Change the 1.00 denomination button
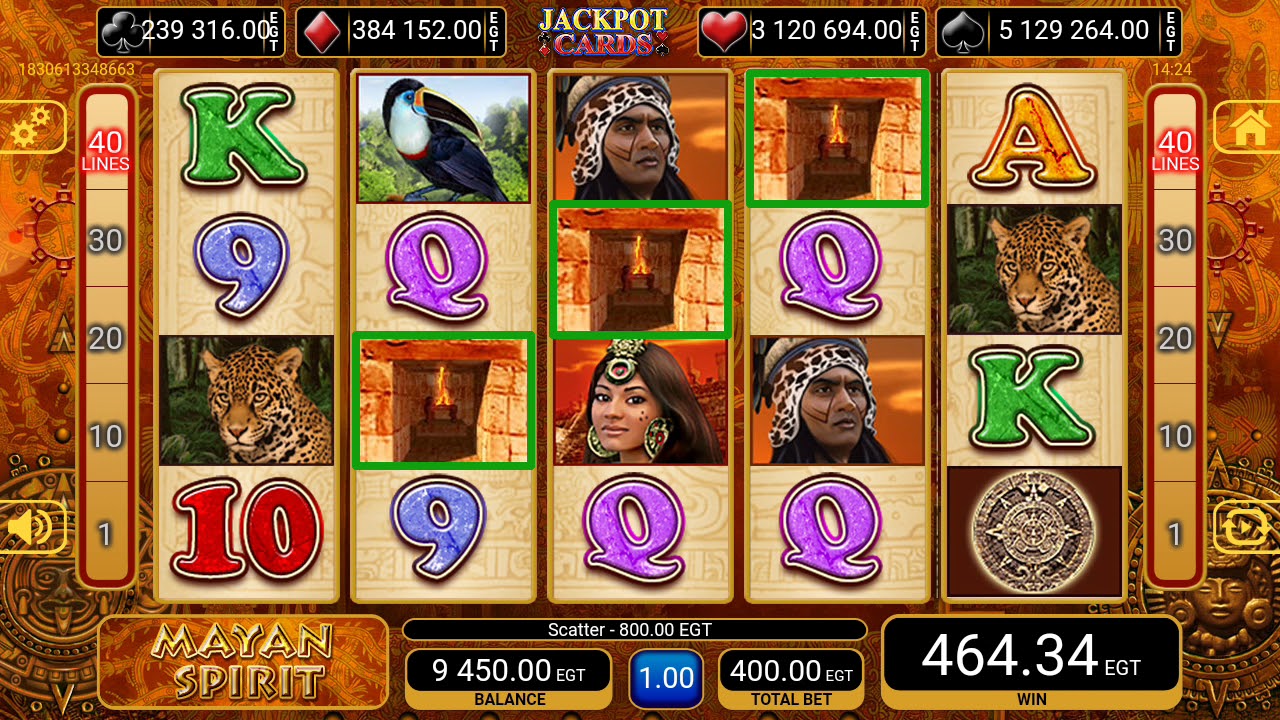The width and height of the screenshot is (1280, 720). point(666,678)
